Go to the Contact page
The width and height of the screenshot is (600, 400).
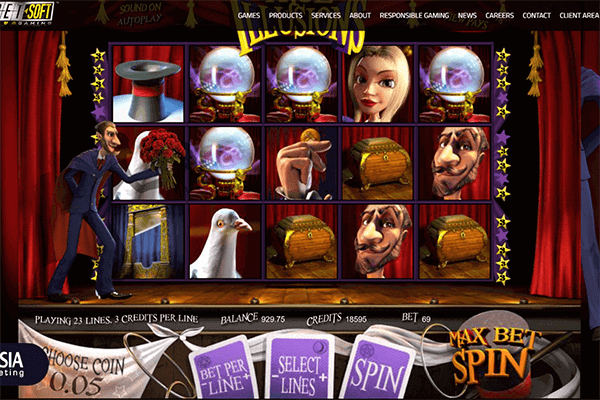537,16
